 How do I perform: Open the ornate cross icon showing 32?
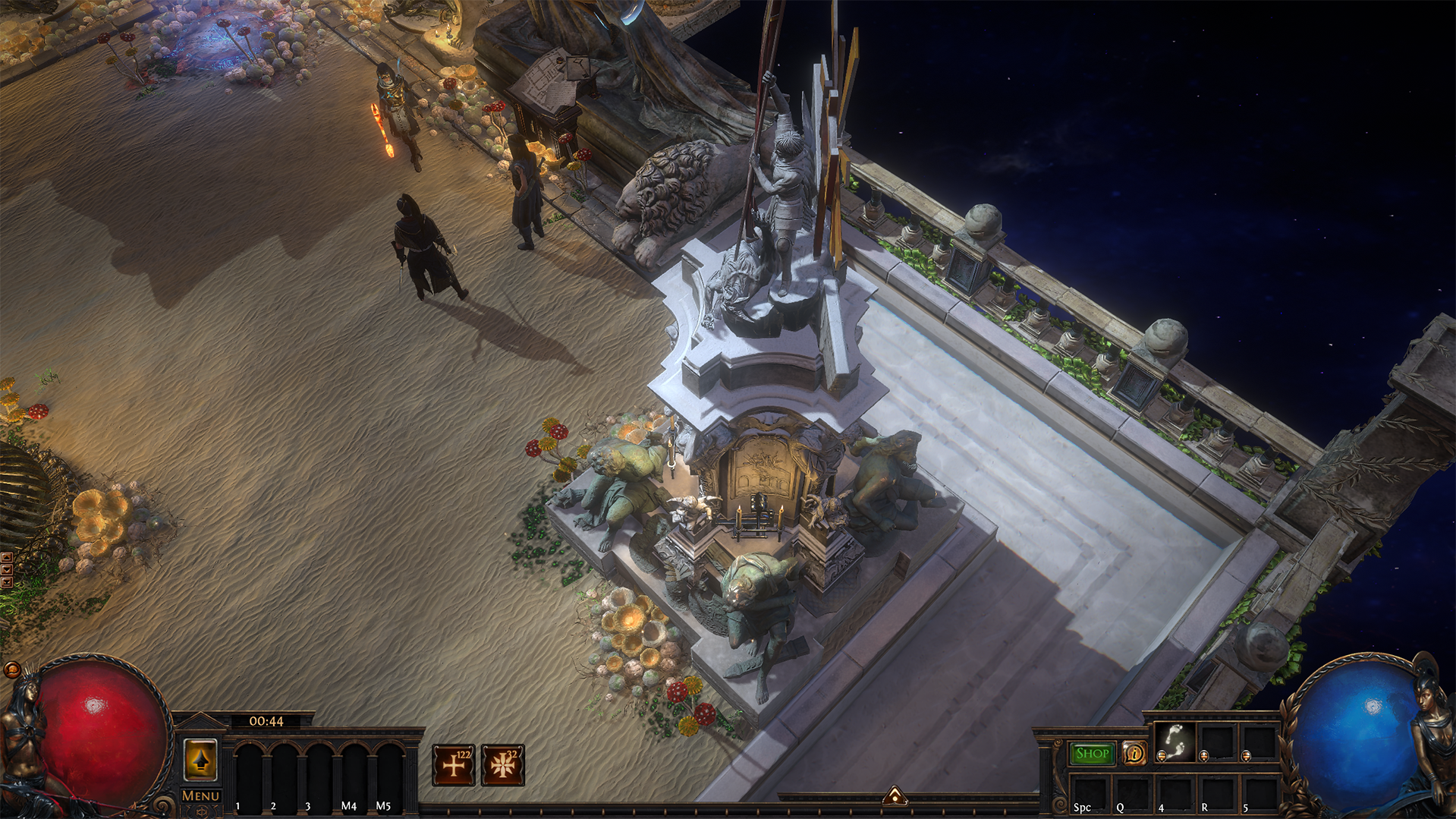click(x=502, y=765)
